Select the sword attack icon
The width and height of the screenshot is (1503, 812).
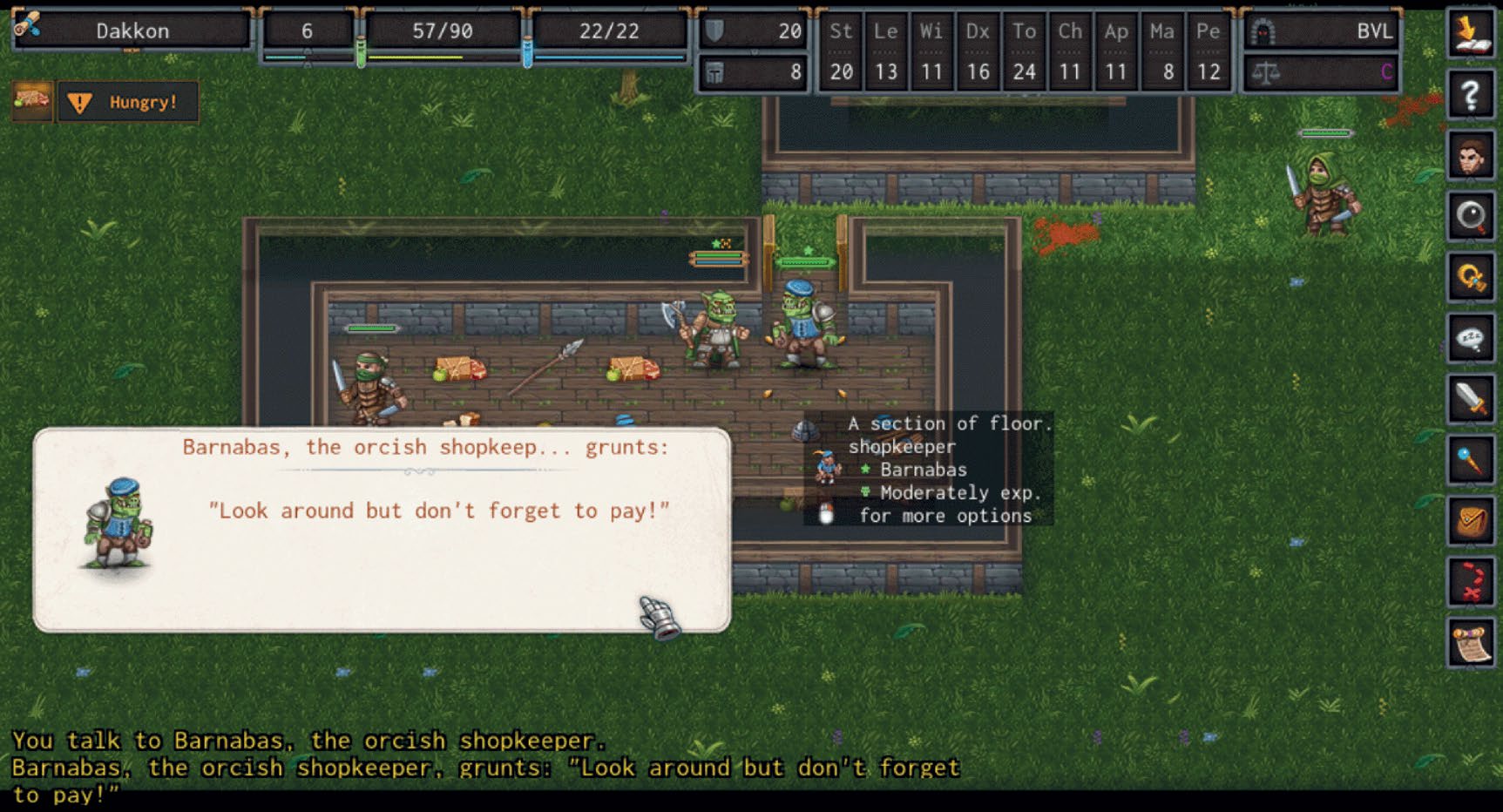tap(1473, 399)
